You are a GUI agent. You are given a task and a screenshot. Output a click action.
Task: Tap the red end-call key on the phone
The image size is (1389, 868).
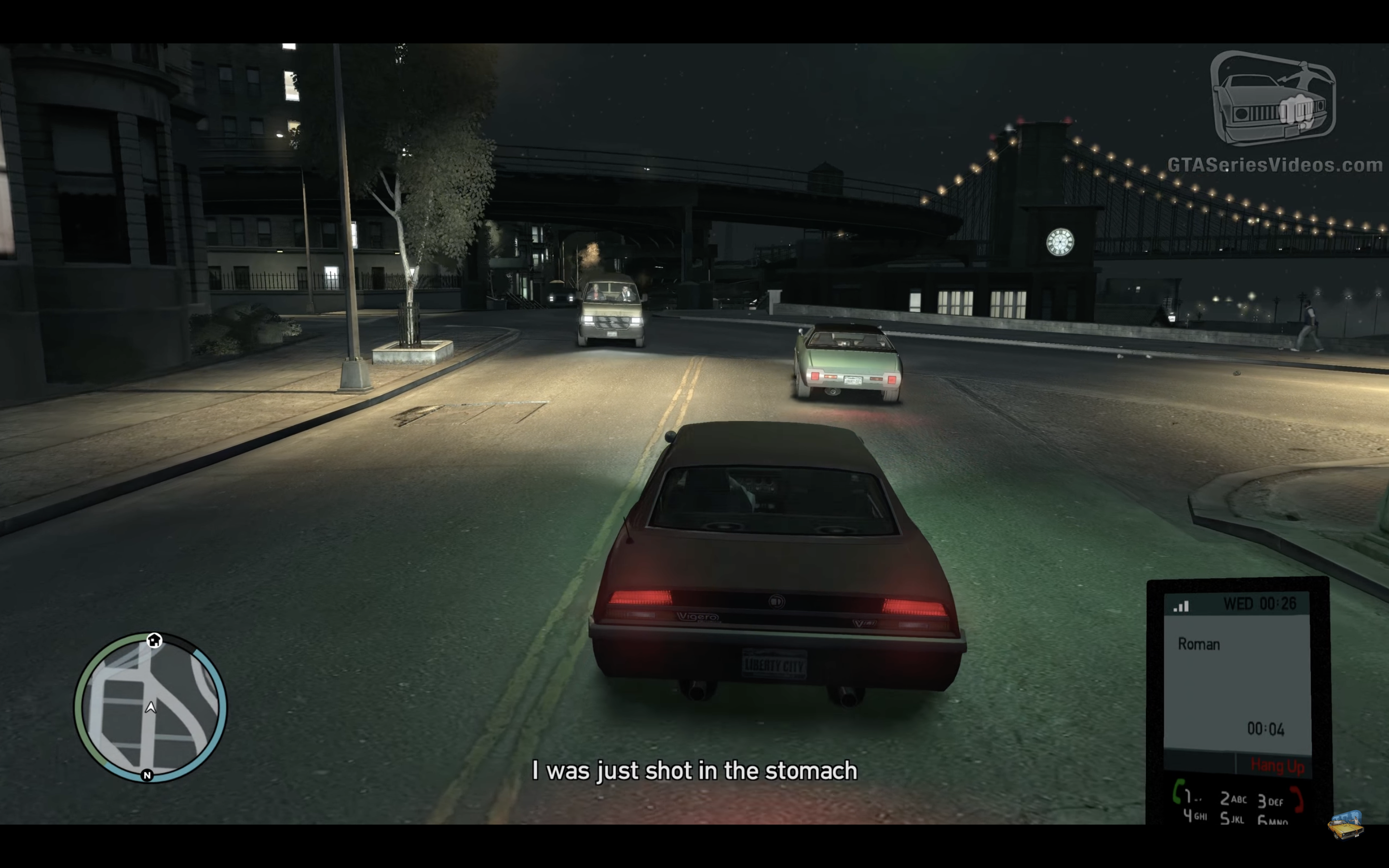point(1297,800)
